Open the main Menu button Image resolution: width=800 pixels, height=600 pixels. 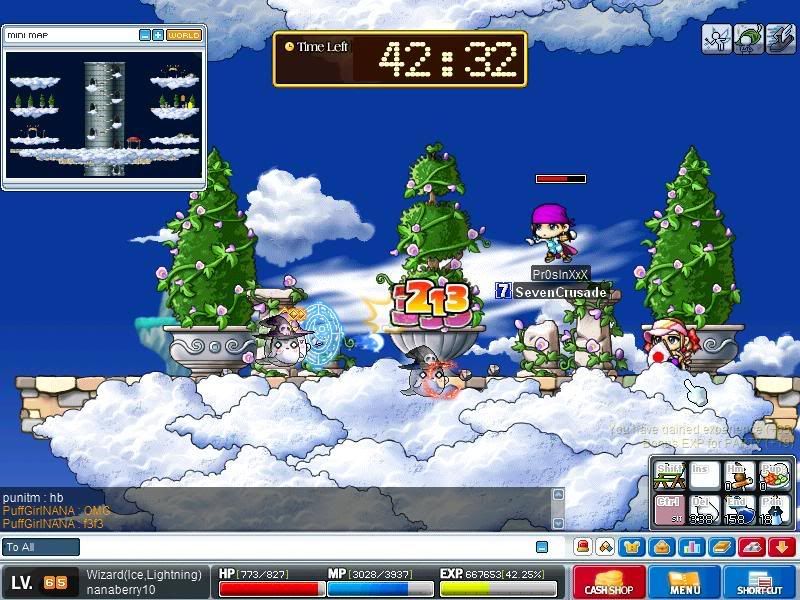click(x=684, y=583)
